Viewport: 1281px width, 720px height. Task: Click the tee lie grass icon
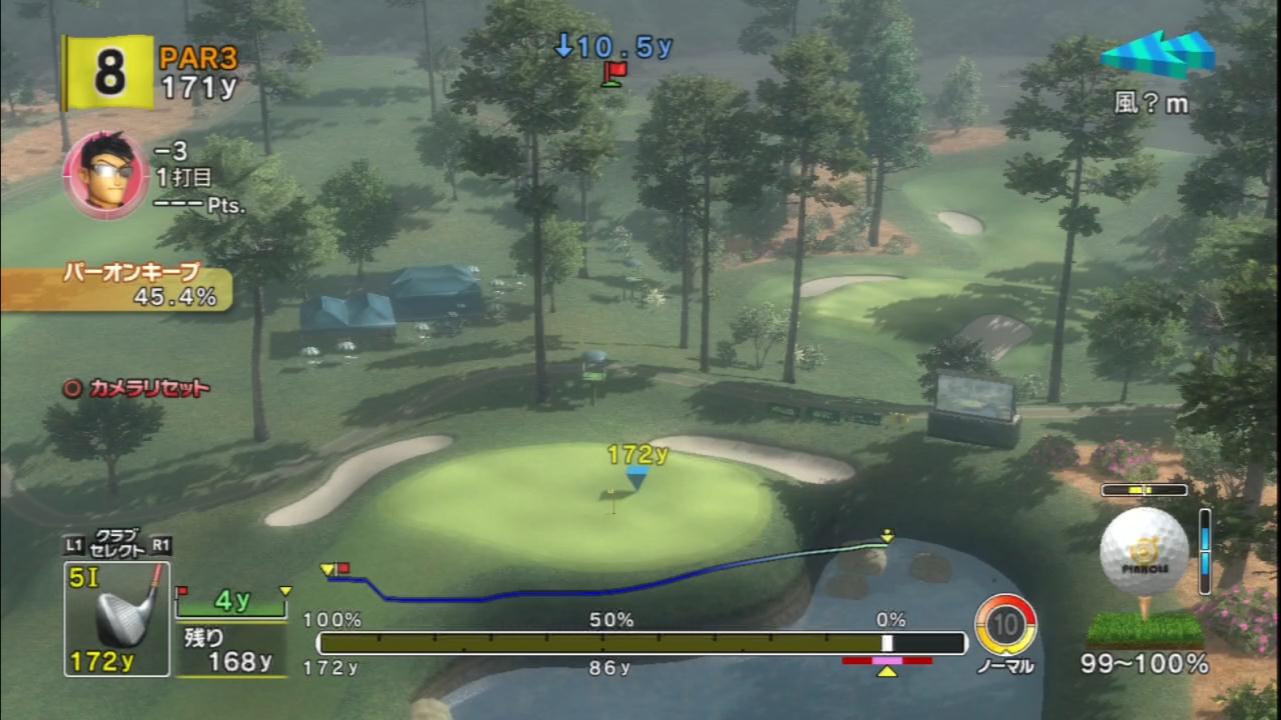click(1144, 629)
